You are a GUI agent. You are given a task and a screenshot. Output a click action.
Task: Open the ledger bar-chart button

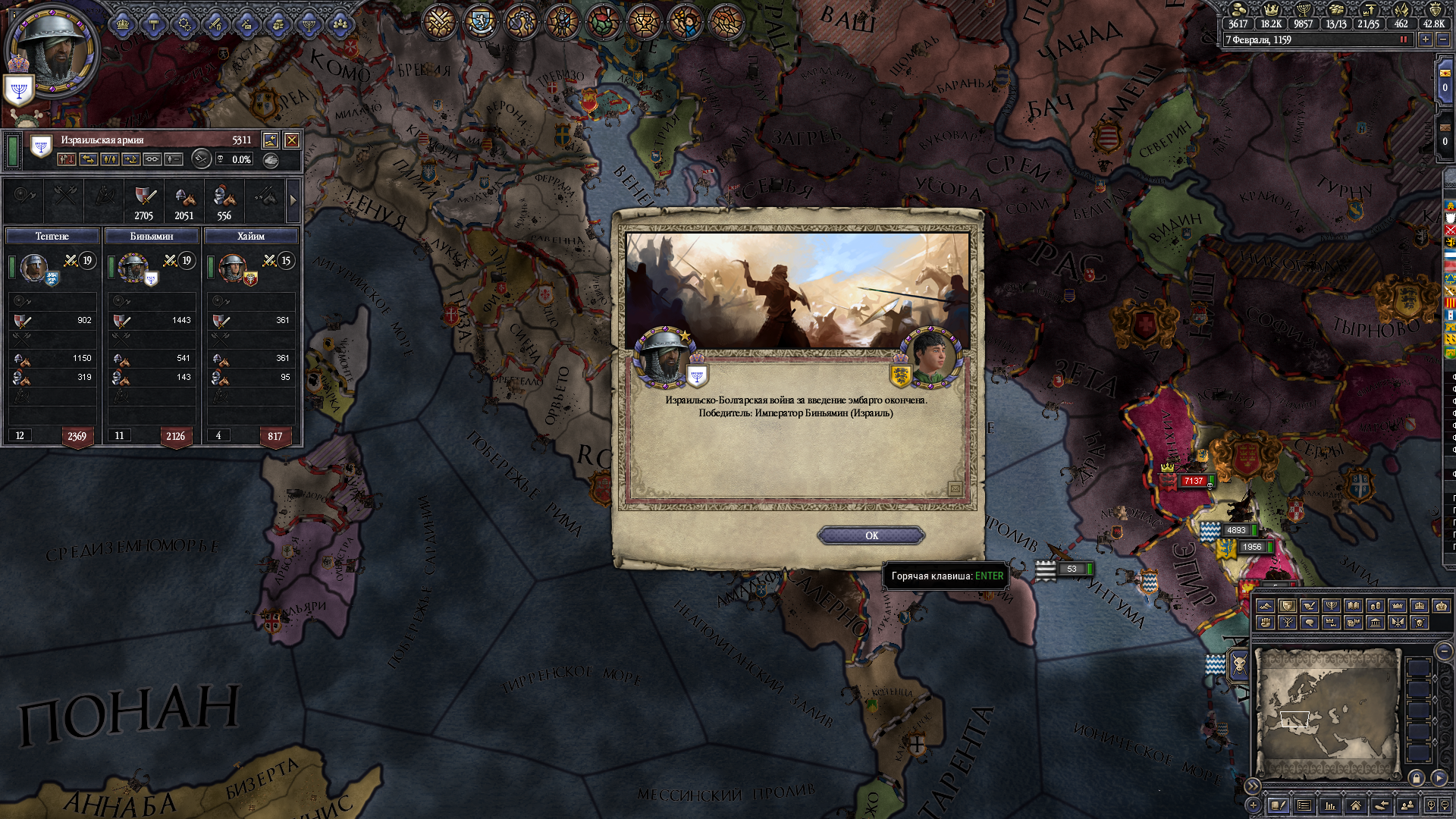tap(1330, 805)
